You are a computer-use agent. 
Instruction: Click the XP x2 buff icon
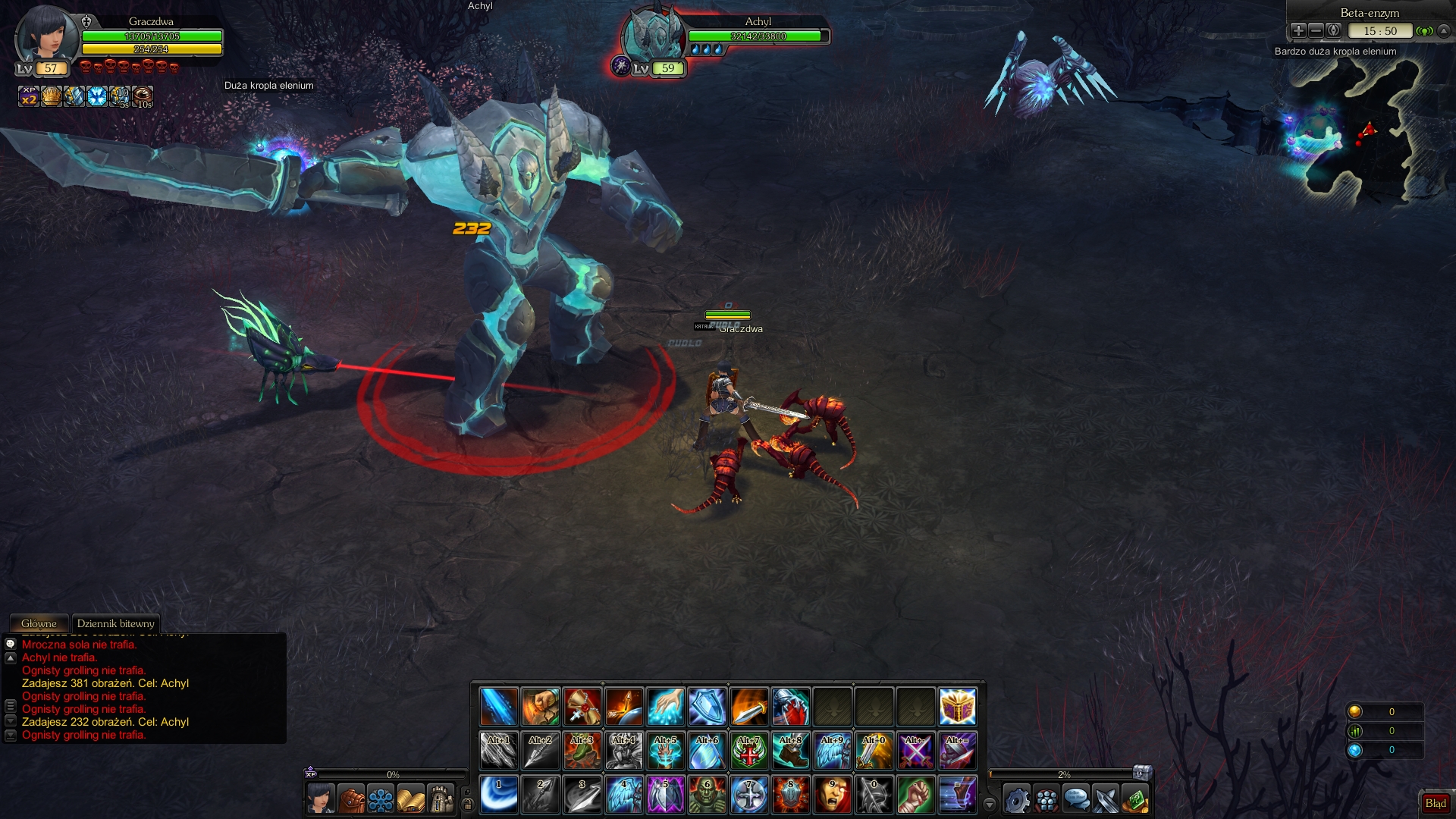(29, 96)
